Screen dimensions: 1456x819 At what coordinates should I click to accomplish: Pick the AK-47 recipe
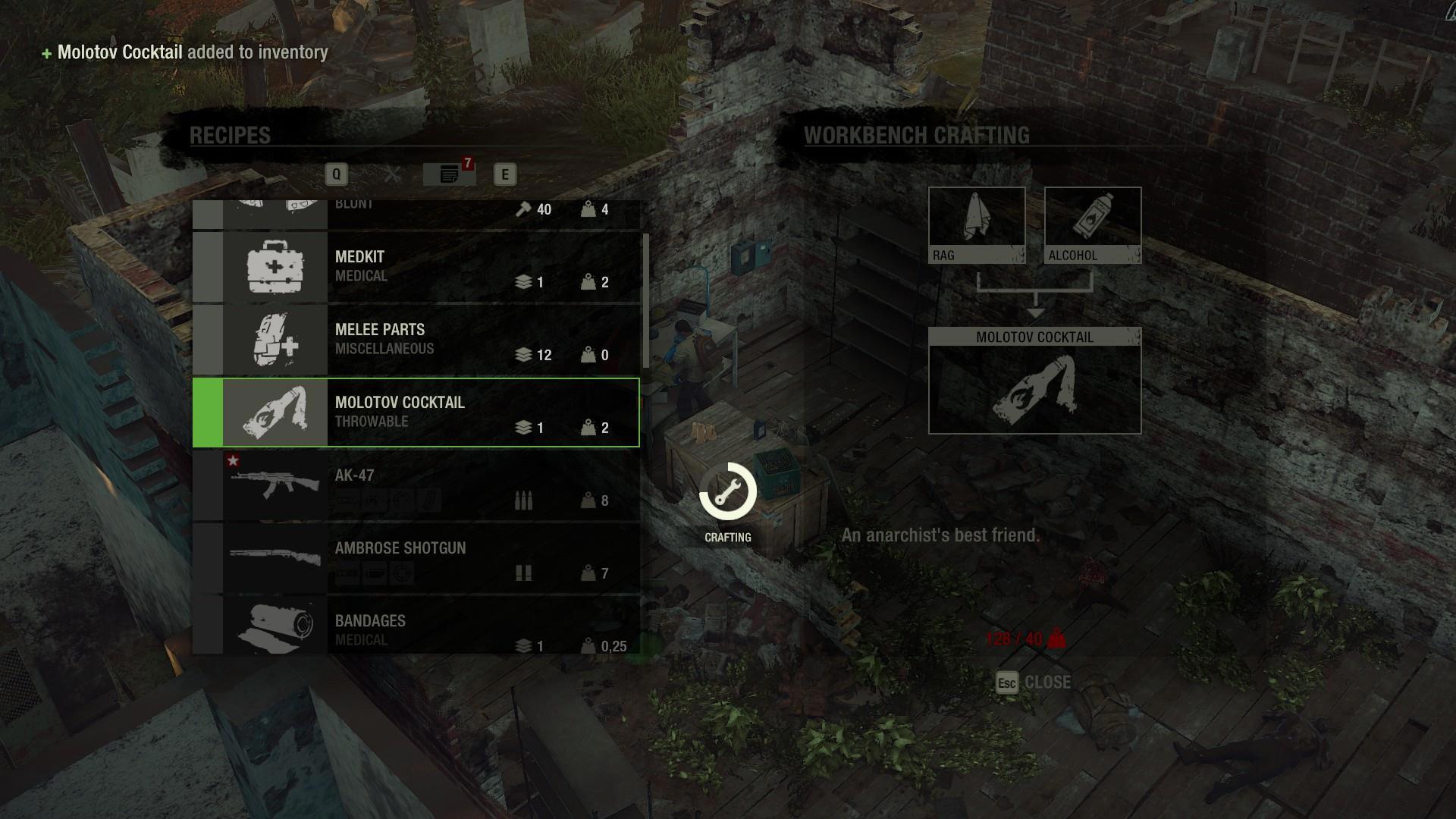[416, 485]
